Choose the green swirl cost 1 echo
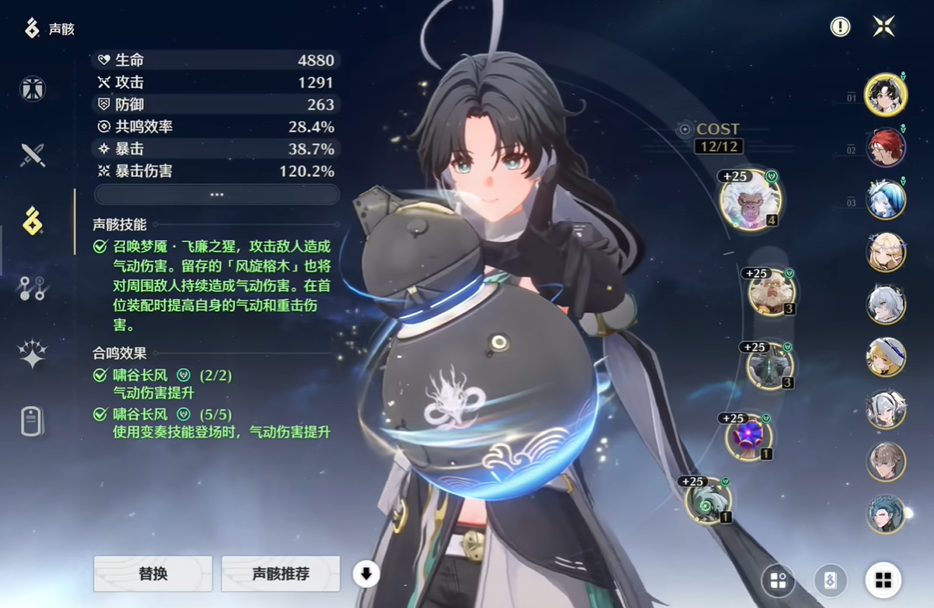This screenshot has height=608, width=934. tap(709, 500)
